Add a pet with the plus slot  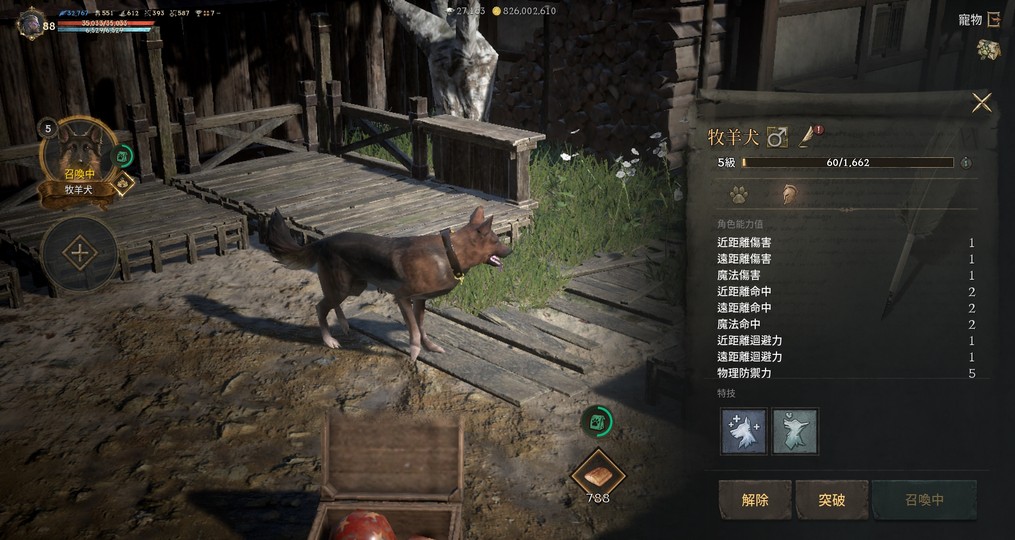(79, 252)
